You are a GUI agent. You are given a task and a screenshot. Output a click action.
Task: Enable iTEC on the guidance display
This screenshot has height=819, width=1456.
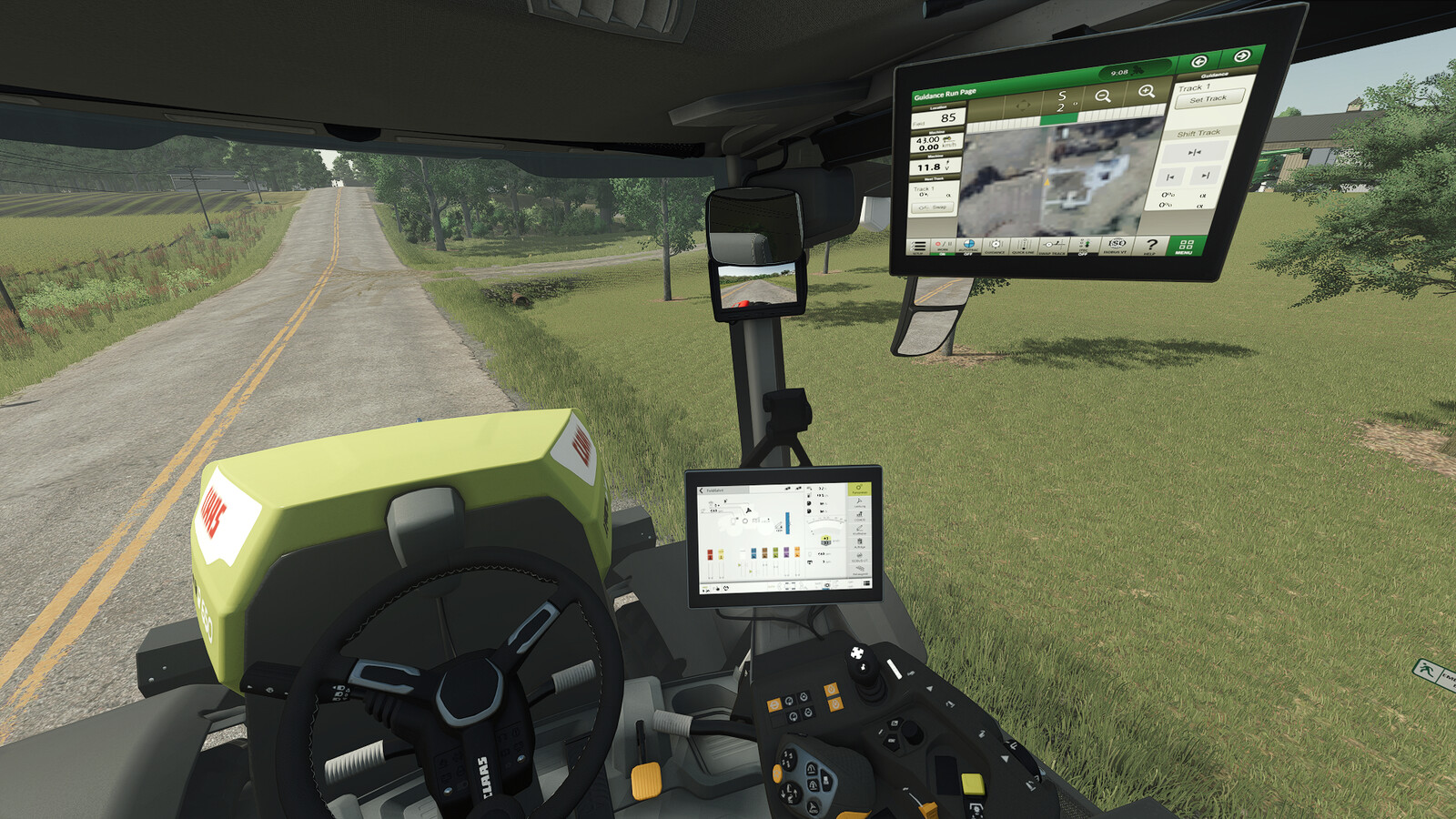1084,246
